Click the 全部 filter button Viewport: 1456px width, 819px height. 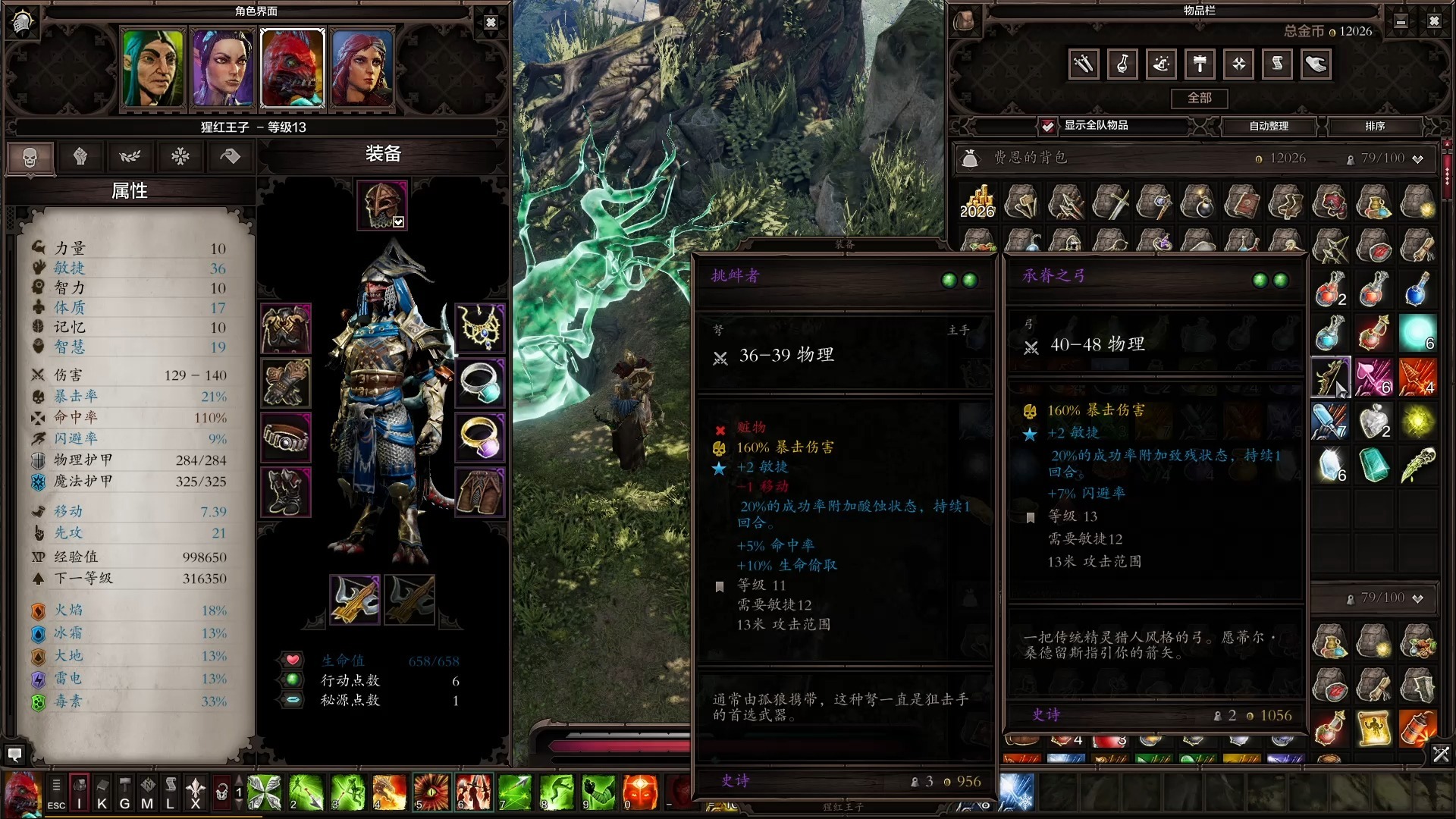click(x=1201, y=99)
